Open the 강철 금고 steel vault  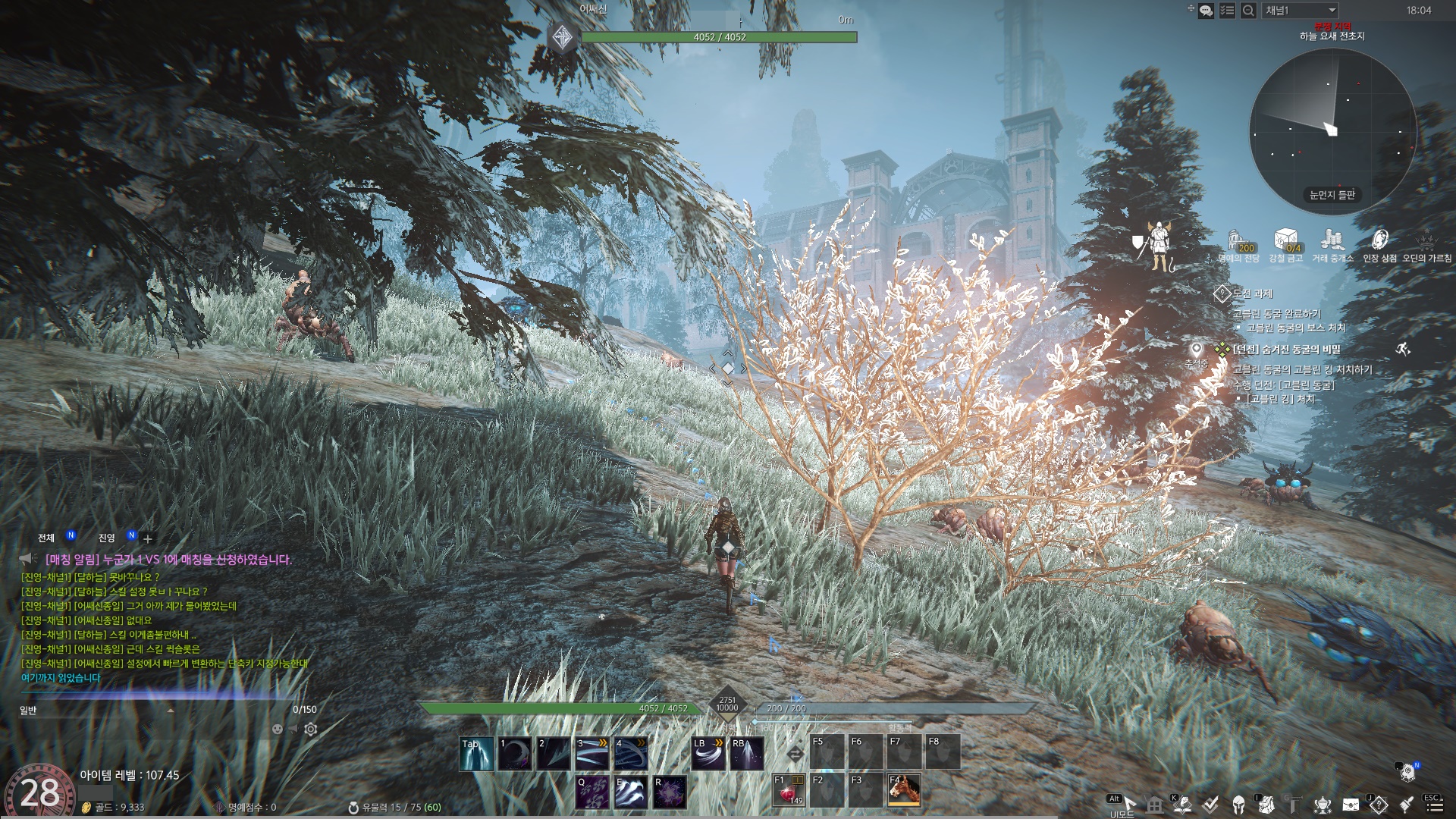tap(1285, 241)
